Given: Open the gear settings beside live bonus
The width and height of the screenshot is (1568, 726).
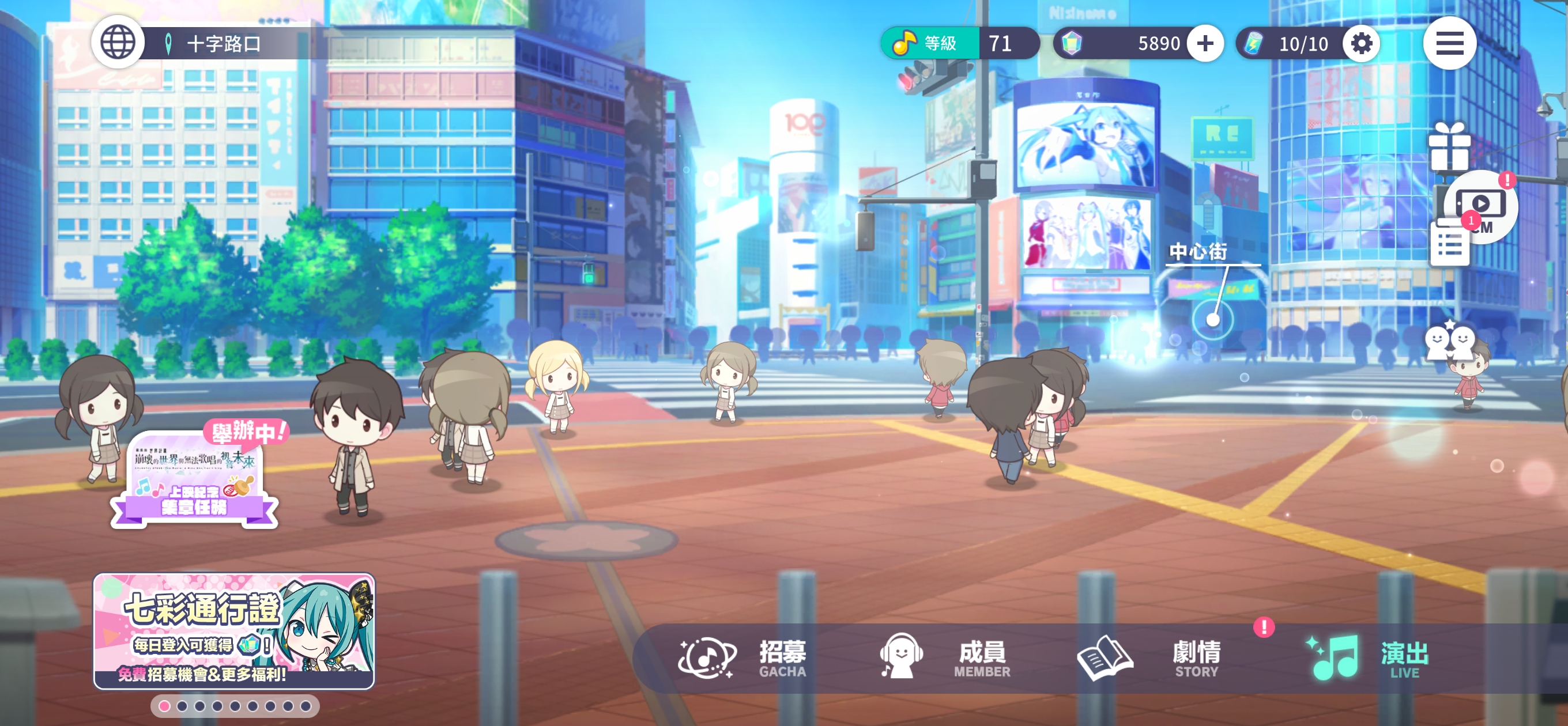Looking at the screenshot, I should tap(1361, 43).
